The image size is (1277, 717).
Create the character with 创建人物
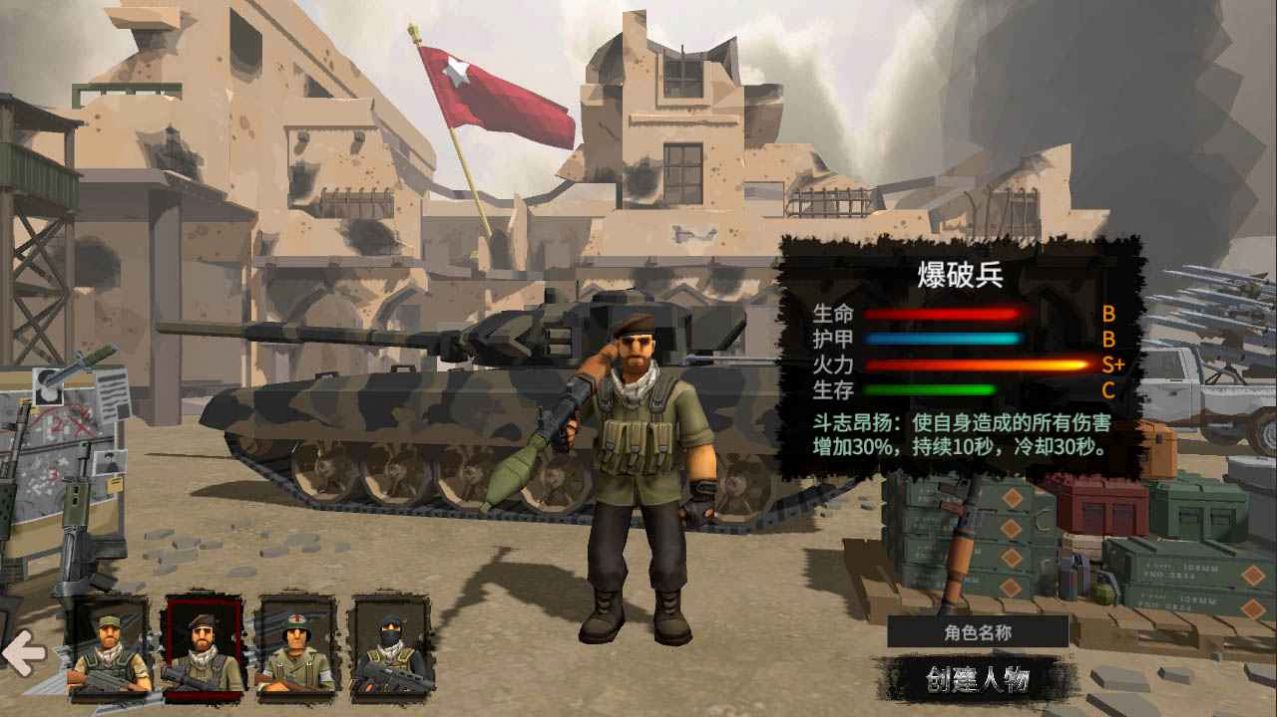[976, 680]
